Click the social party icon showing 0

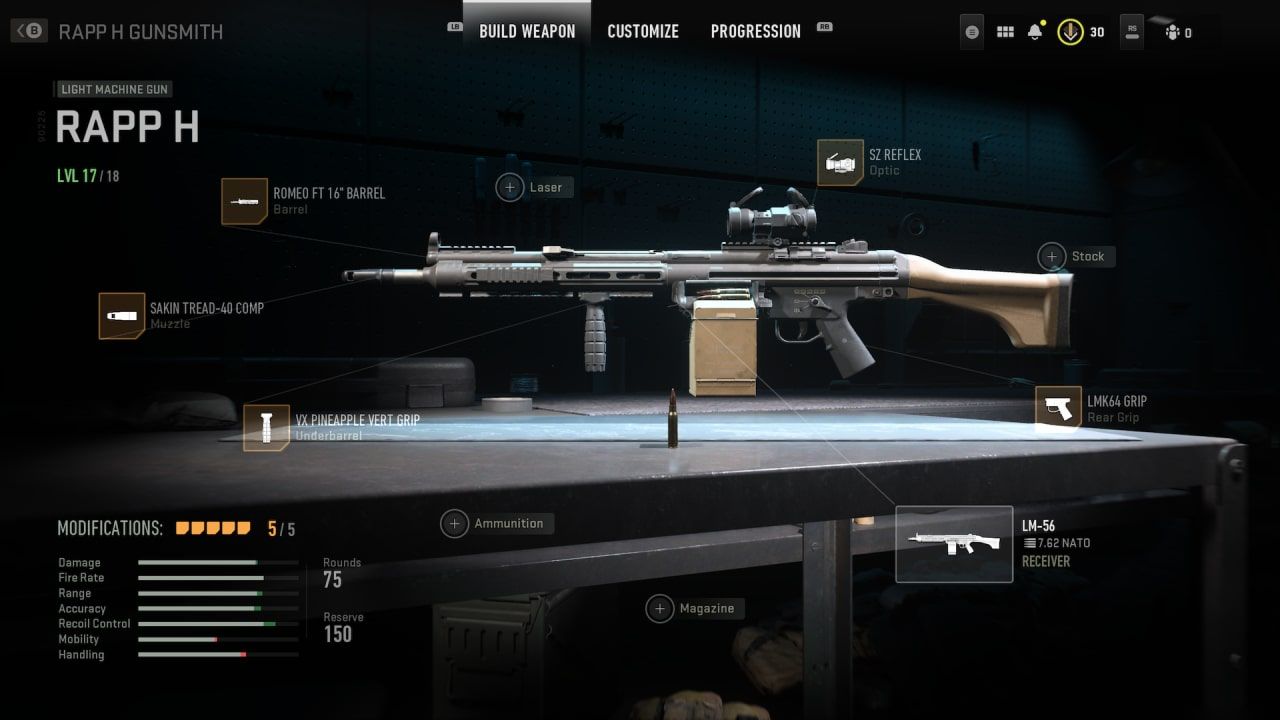[1172, 31]
